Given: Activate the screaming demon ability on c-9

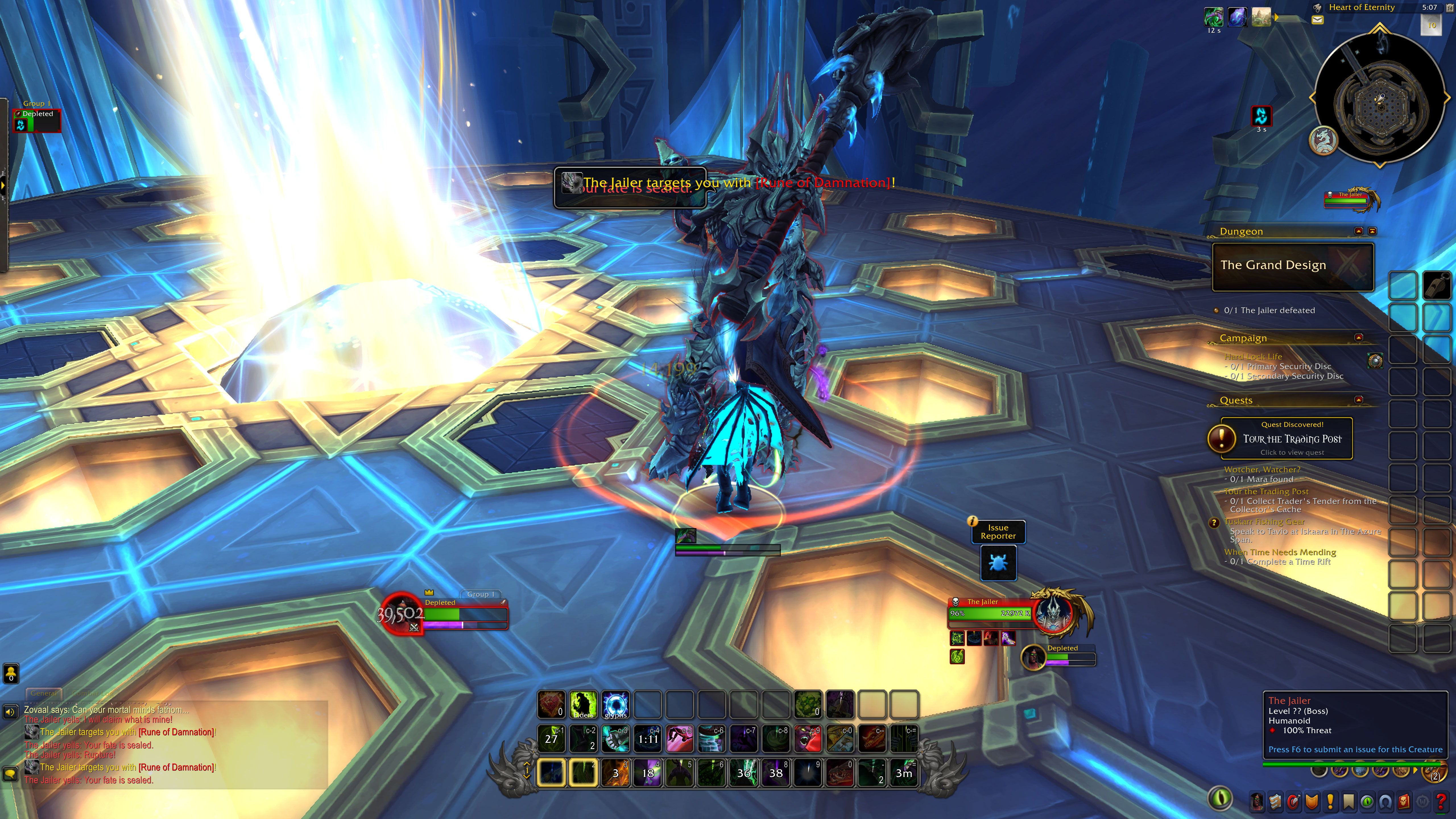Looking at the screenshot, I should [x=808, y=738].
